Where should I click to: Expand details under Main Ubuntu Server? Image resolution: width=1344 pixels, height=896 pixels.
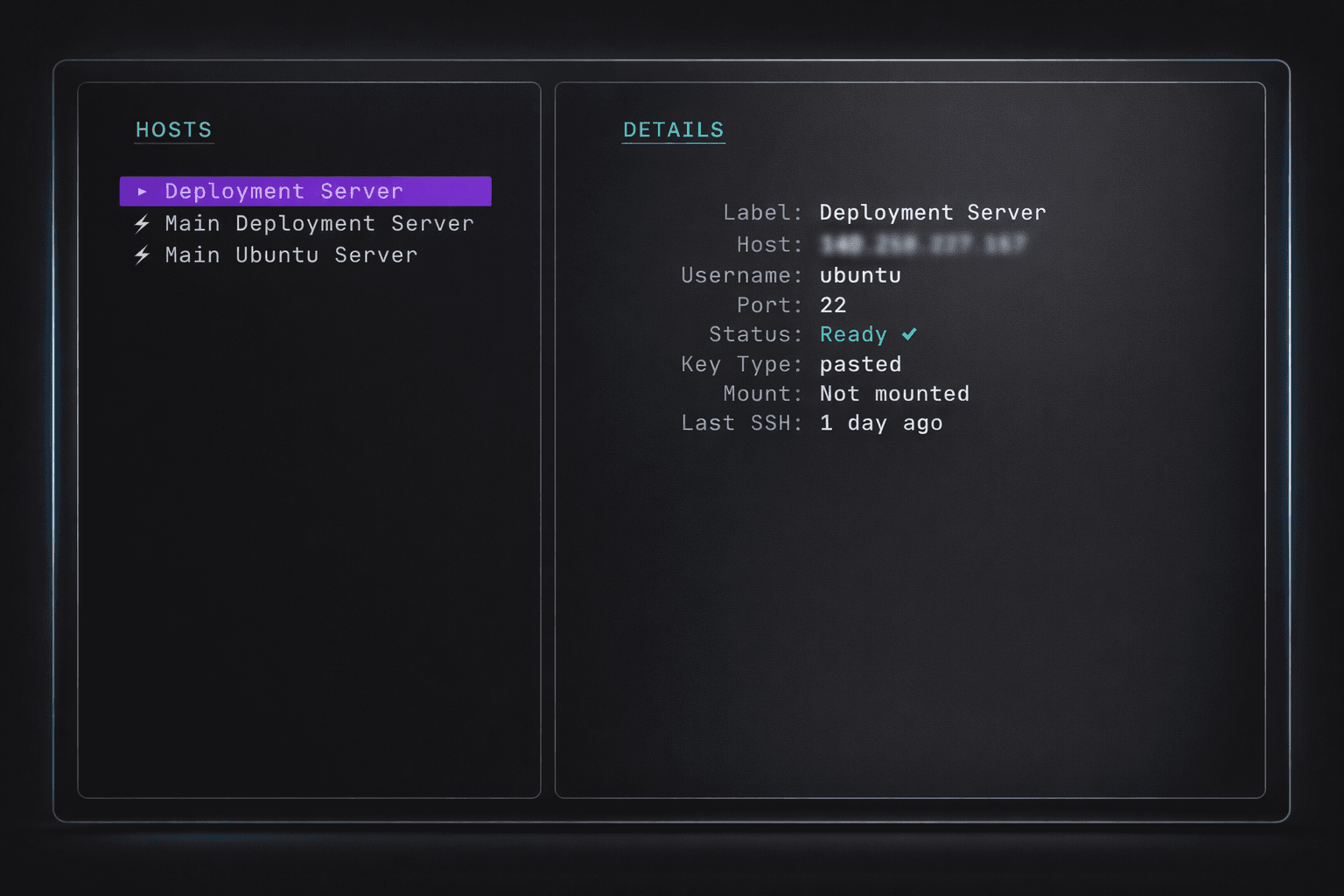290,255
